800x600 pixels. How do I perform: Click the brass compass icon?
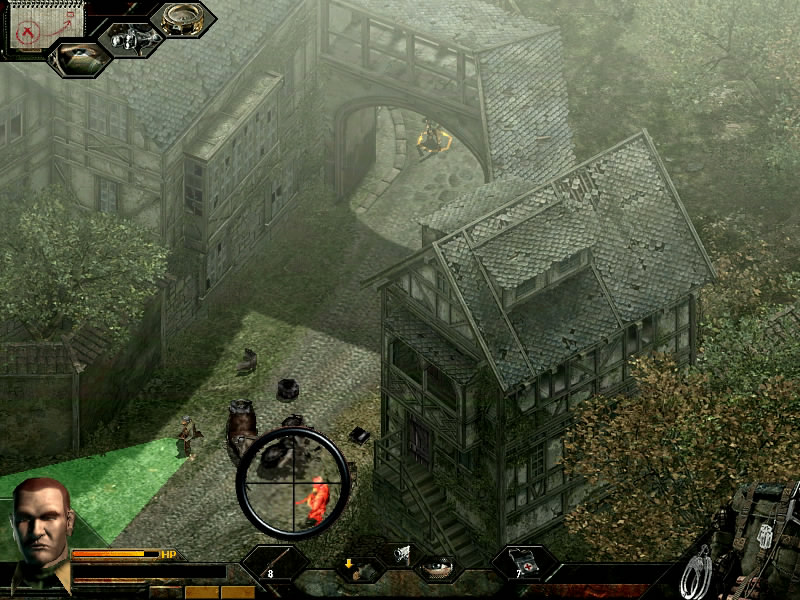click(182, 20)
